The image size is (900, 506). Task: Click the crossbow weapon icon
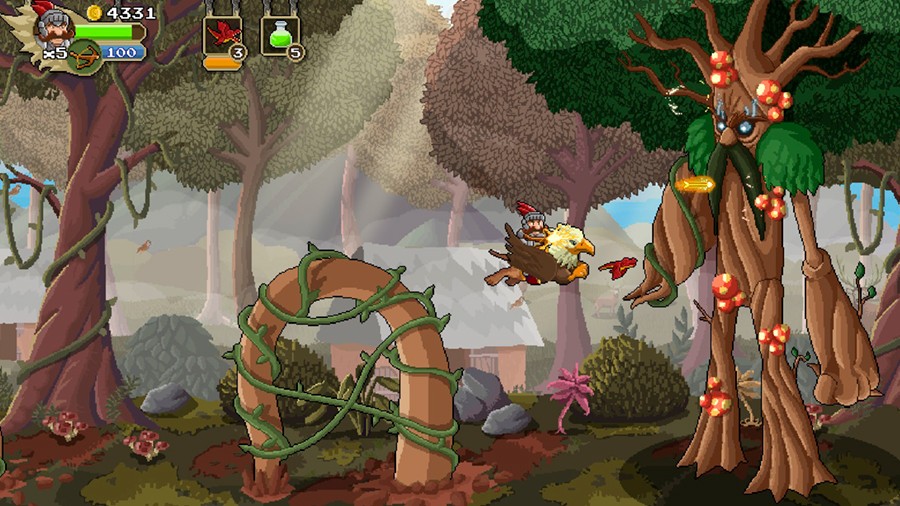click(x=85, y=53)
